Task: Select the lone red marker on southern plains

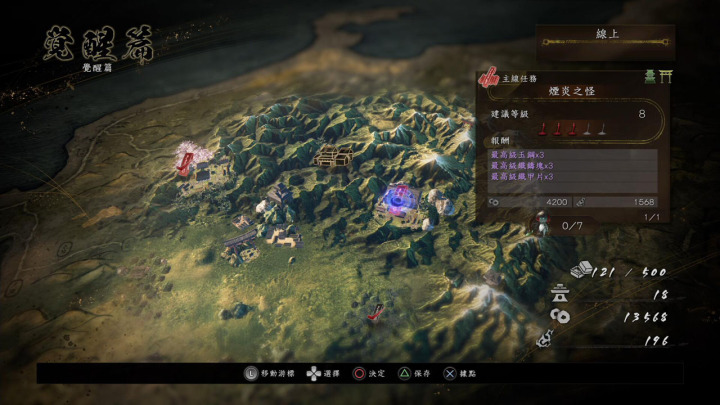Action: (376, 312)
